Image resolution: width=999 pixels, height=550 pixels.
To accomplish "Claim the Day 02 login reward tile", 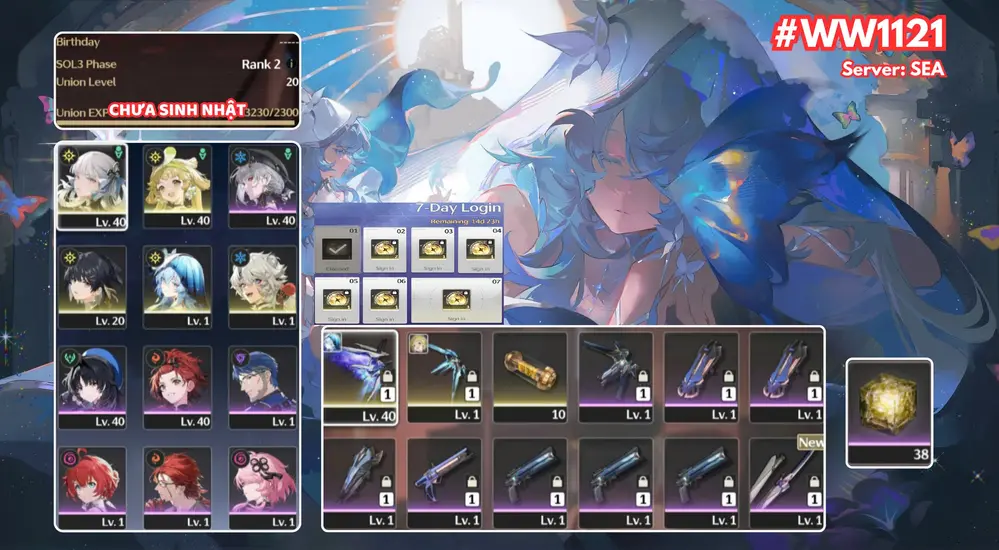I will (x=384, y=250).
